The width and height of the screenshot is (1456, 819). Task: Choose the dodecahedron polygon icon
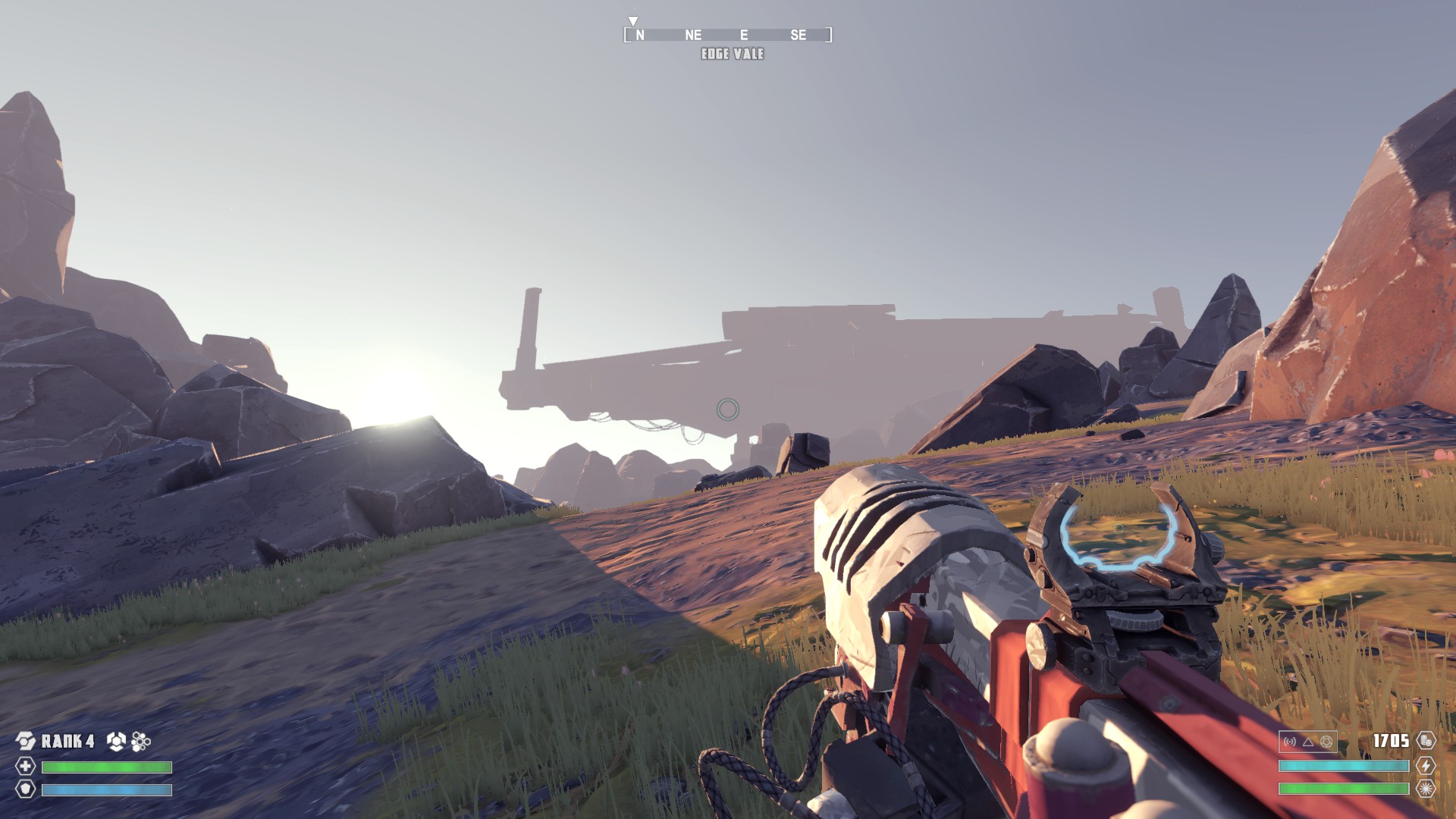[x=1326, y=742]
